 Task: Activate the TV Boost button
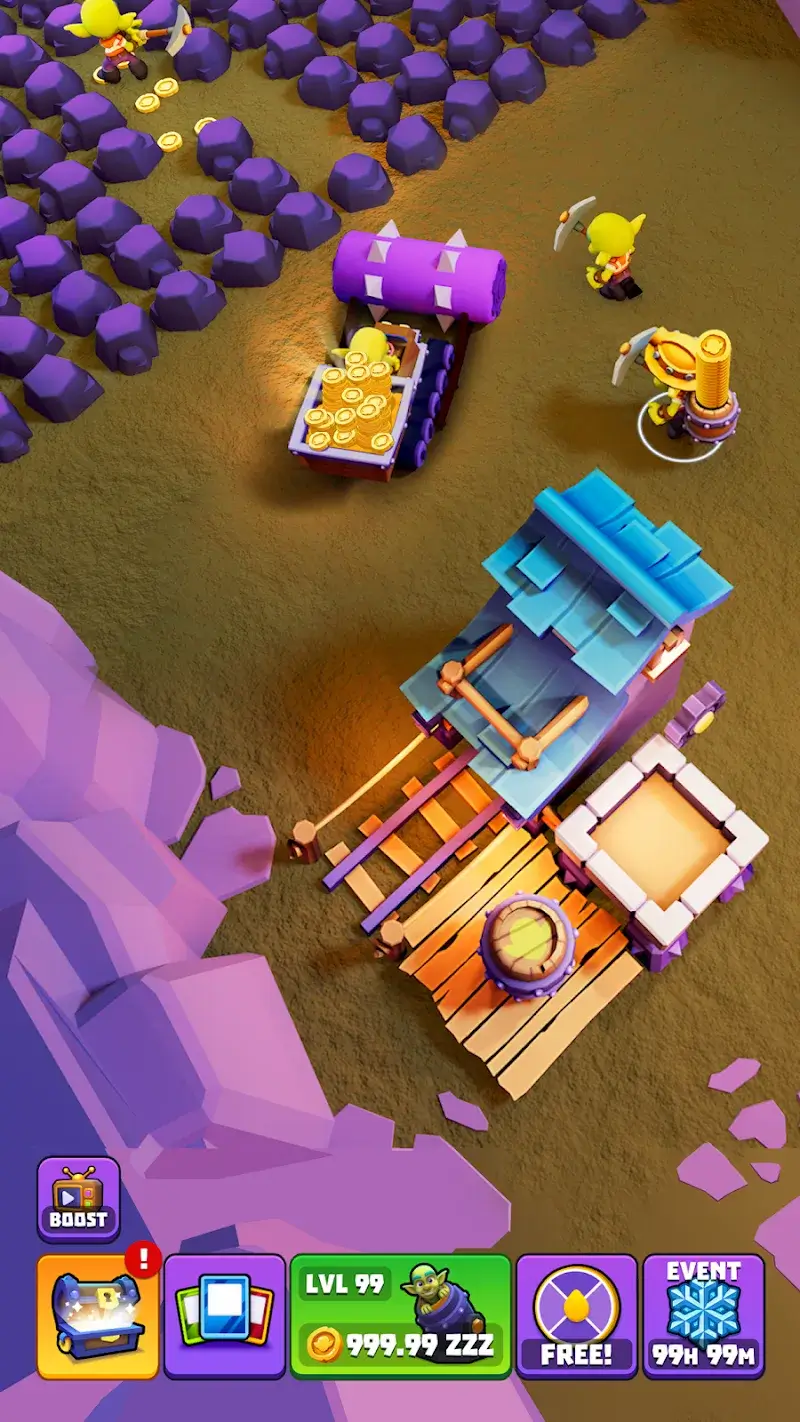tap(78, 1199)
